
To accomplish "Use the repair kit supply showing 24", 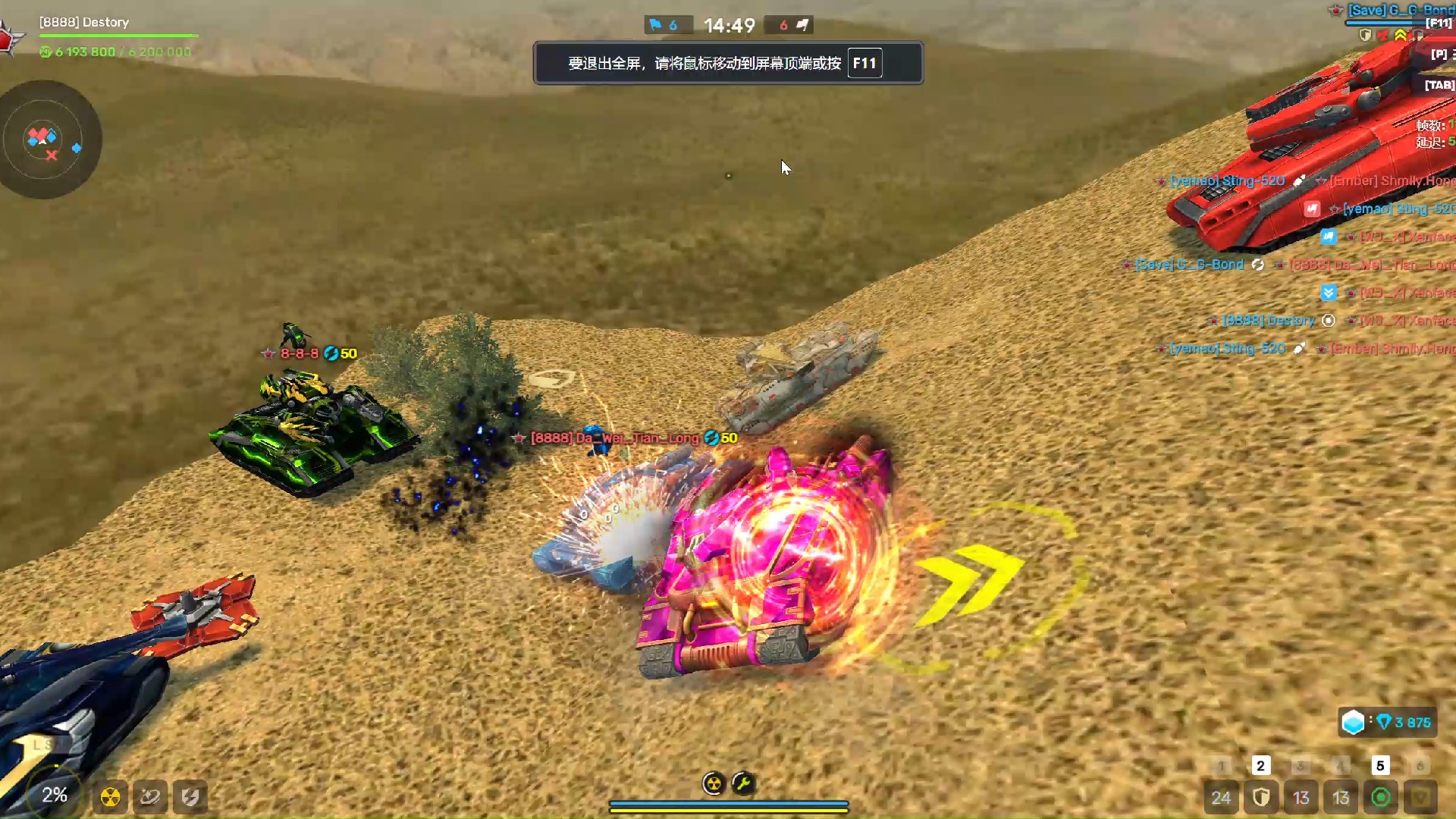I will (x=1221, y=797).
